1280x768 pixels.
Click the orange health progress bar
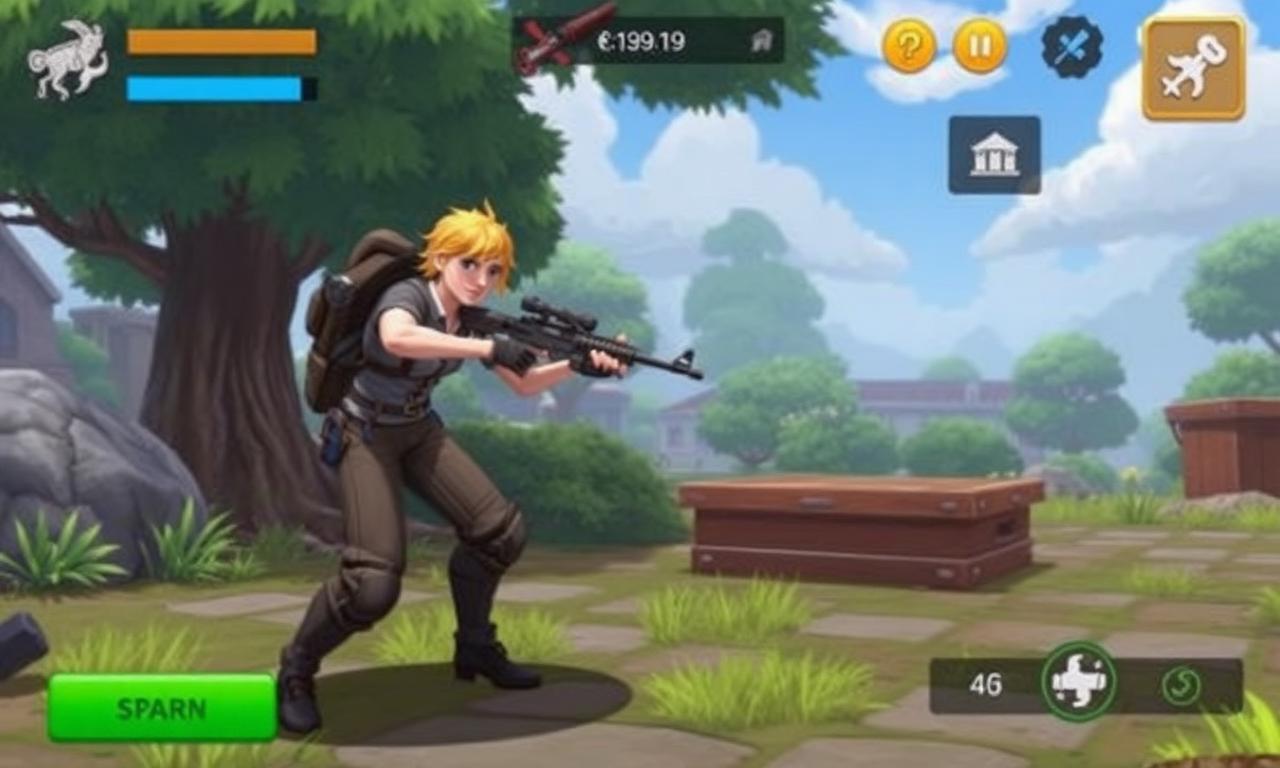point(220,44)
